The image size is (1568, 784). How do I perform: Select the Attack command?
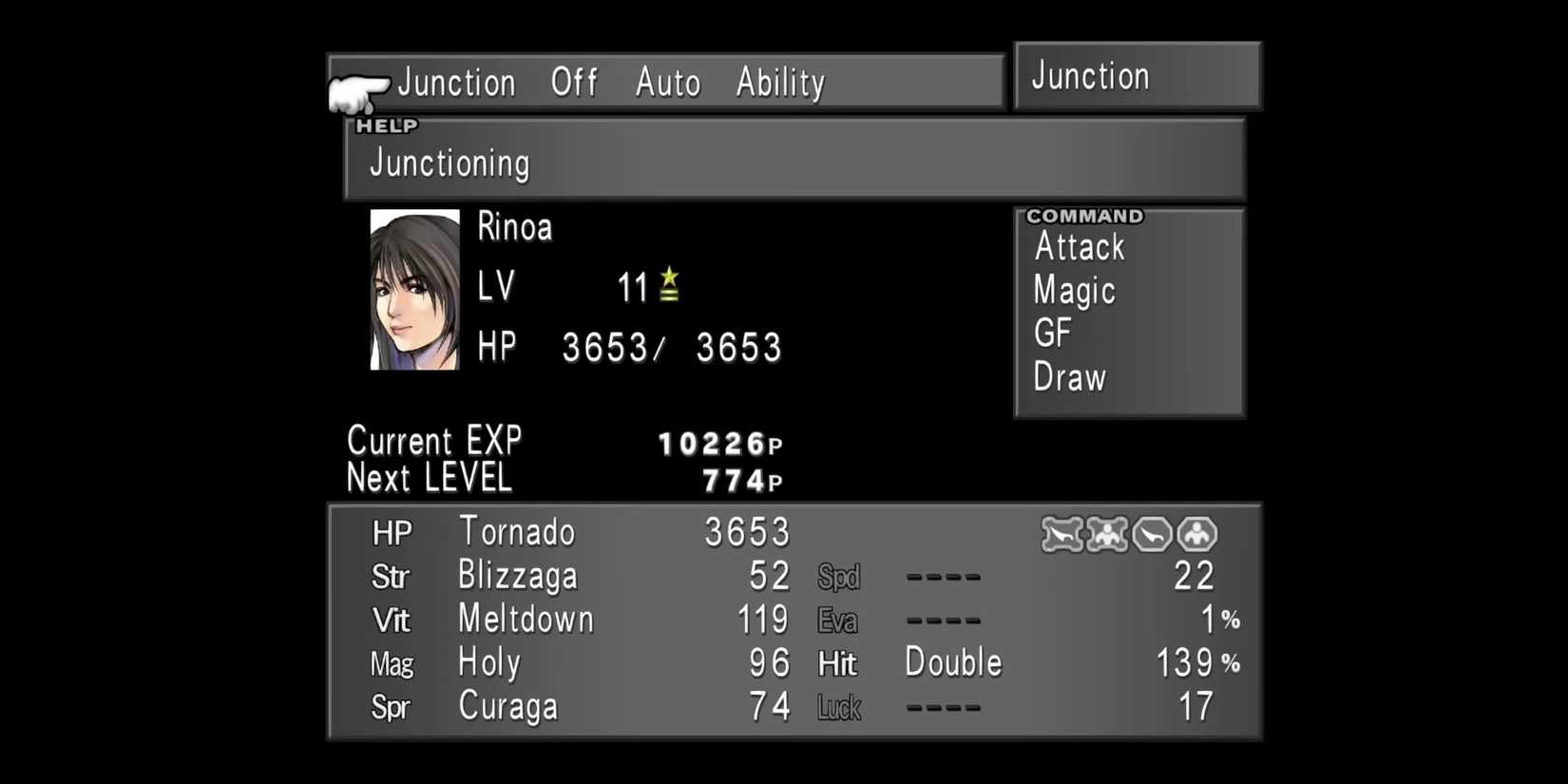pyautogui.click(x=1079, y=247)
